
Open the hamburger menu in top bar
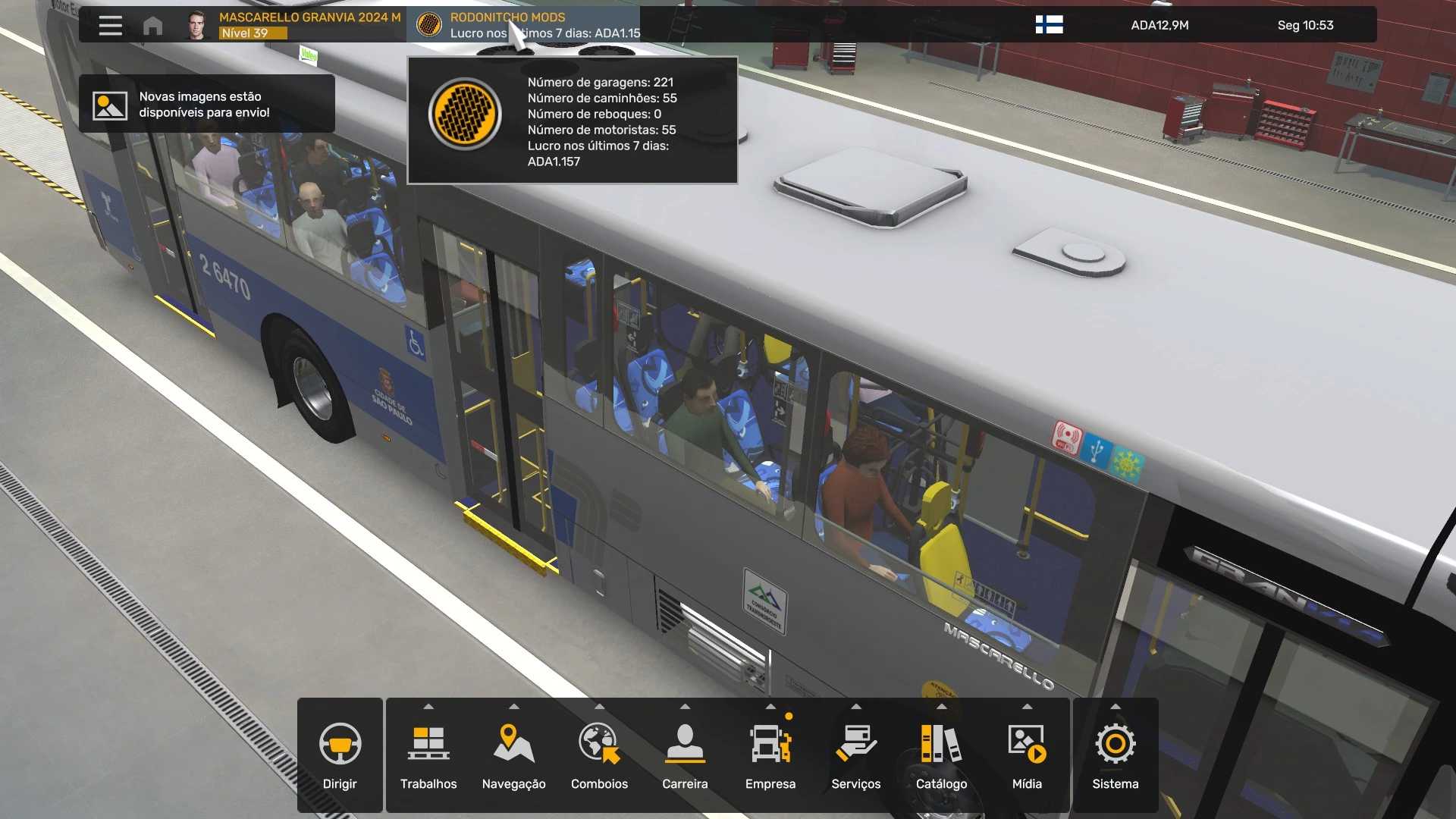click(110, 25)
